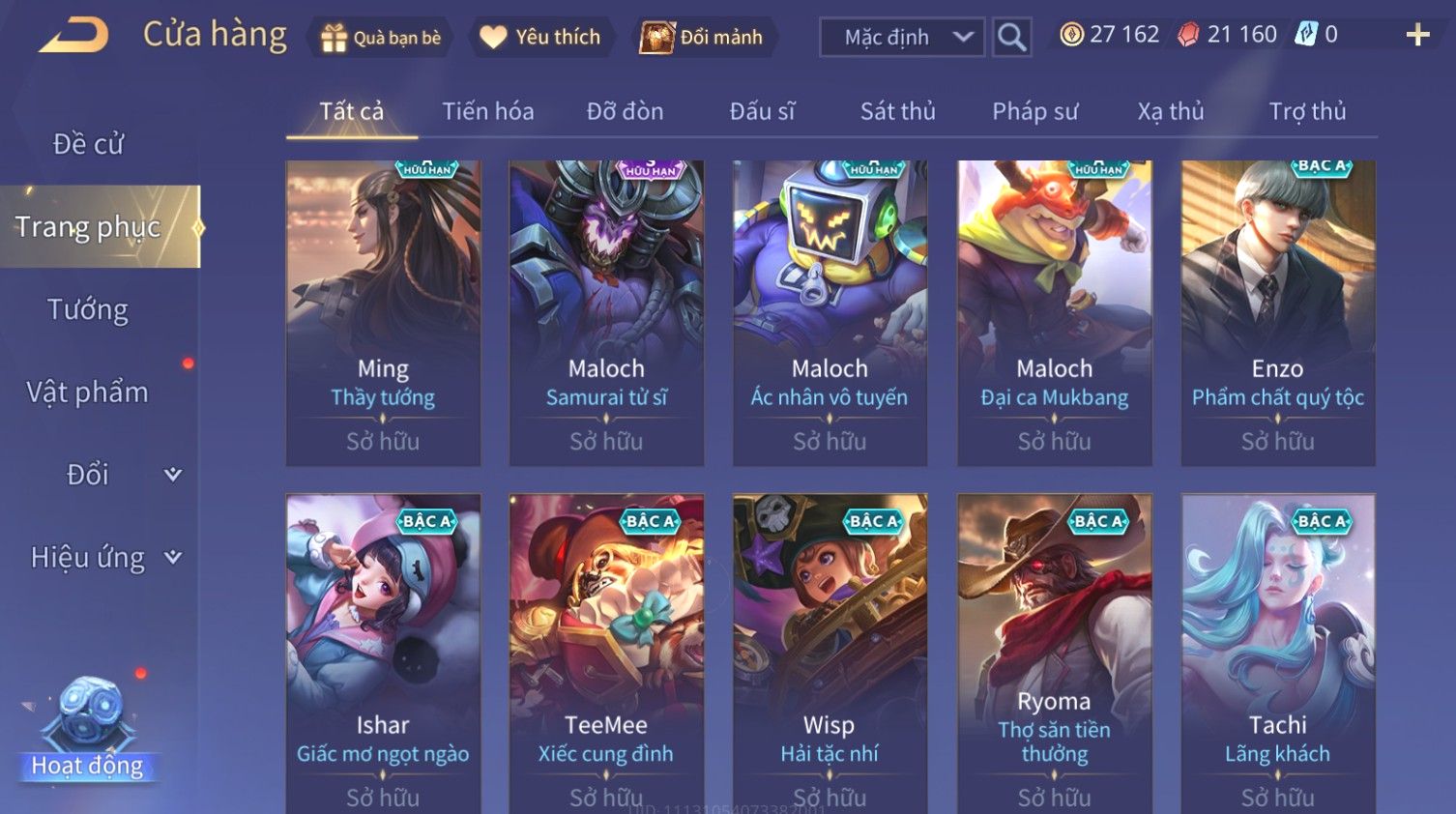Go back using the return arrow

click(x=74, y=37)
